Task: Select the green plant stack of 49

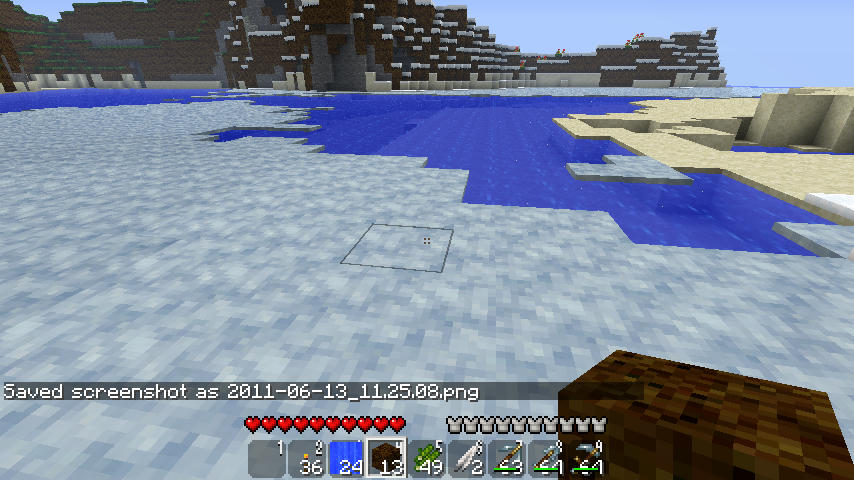Action: point(427,459)
